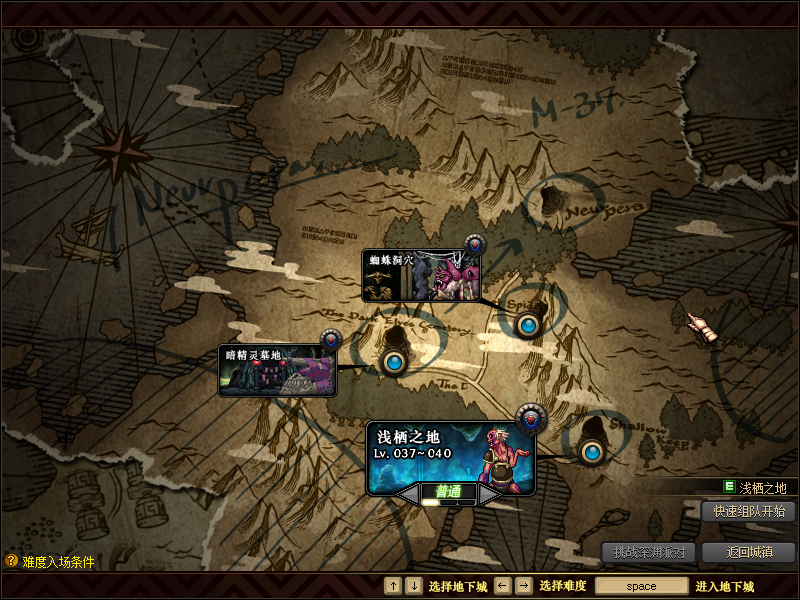Select the 蜘蛛洞穴 dungeon card
The width and height of the screenshot is (800, 600).
[x=421, y=276]
